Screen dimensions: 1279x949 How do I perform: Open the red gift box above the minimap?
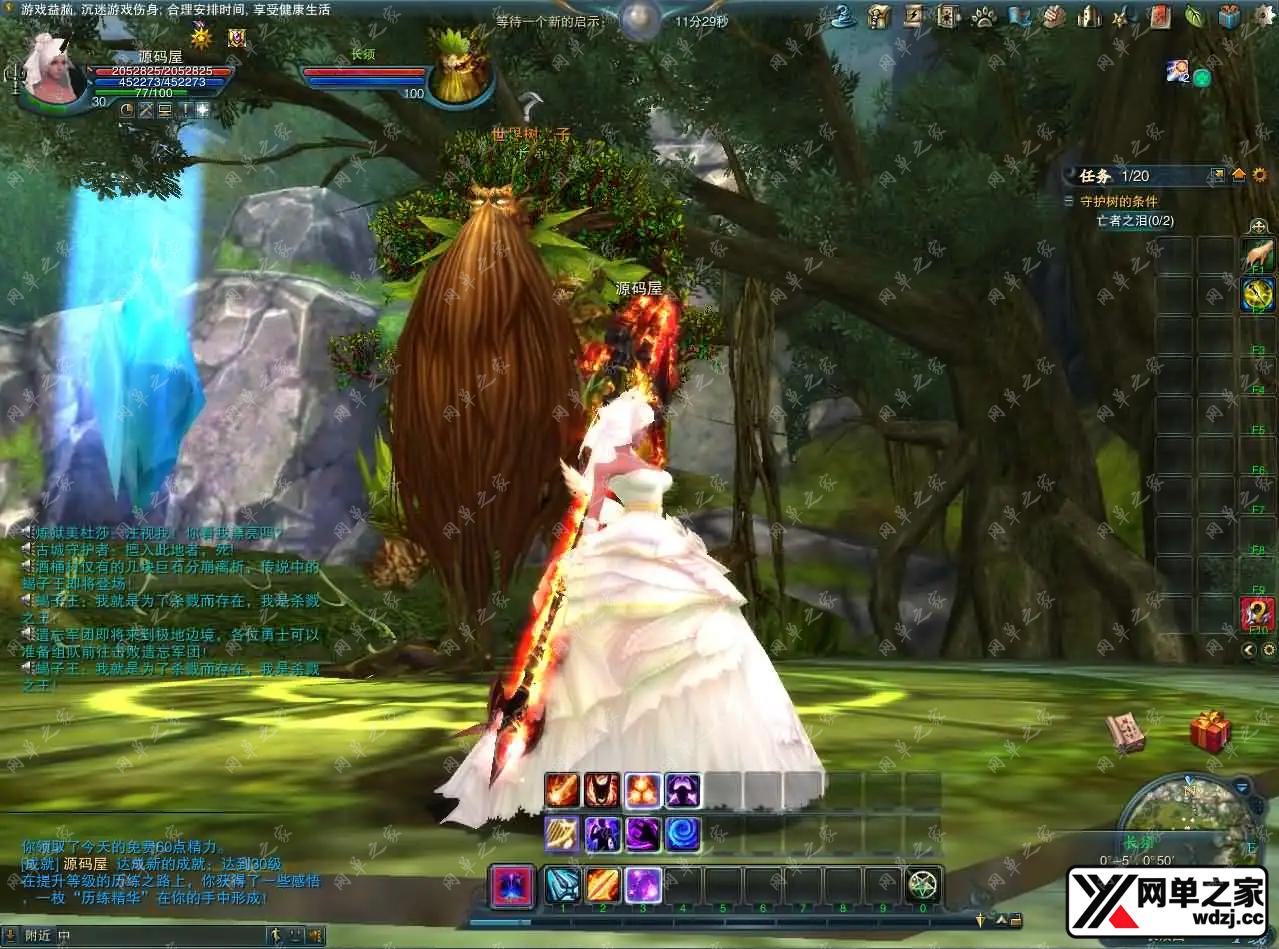(1210, 733)
